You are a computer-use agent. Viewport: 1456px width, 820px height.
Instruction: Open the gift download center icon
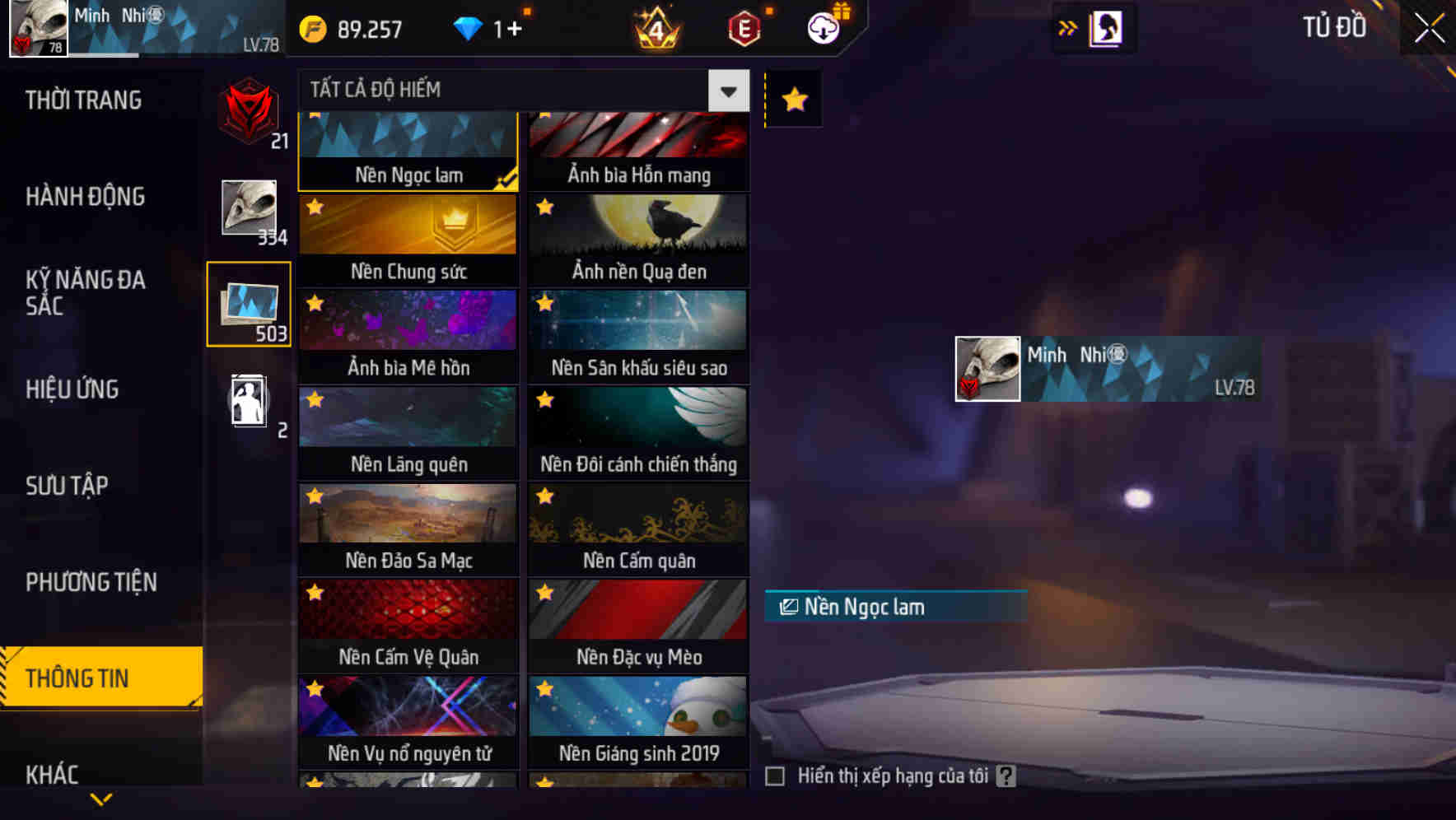pos(825,27)
